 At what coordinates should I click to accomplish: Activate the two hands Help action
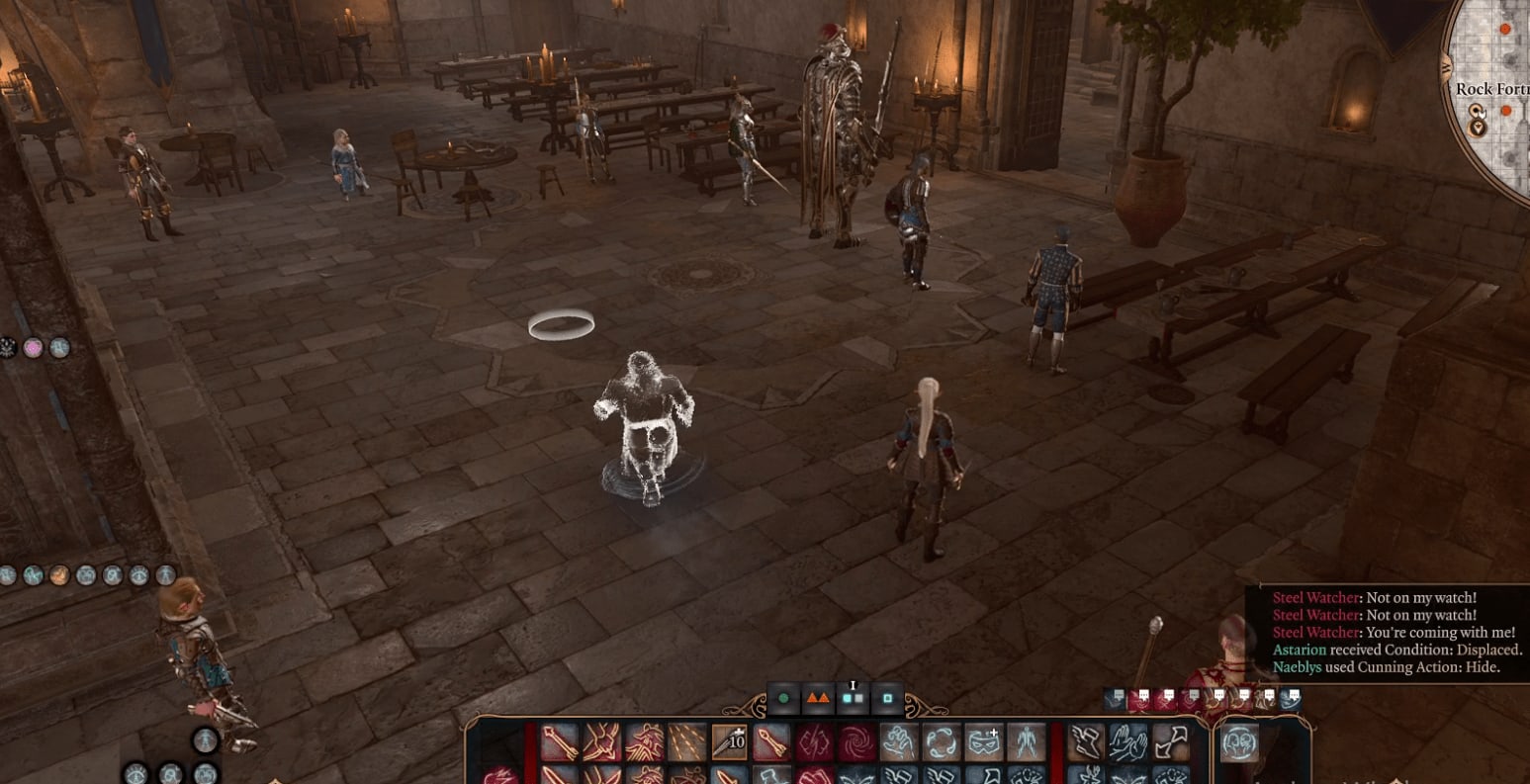[x=1127, y=741]
